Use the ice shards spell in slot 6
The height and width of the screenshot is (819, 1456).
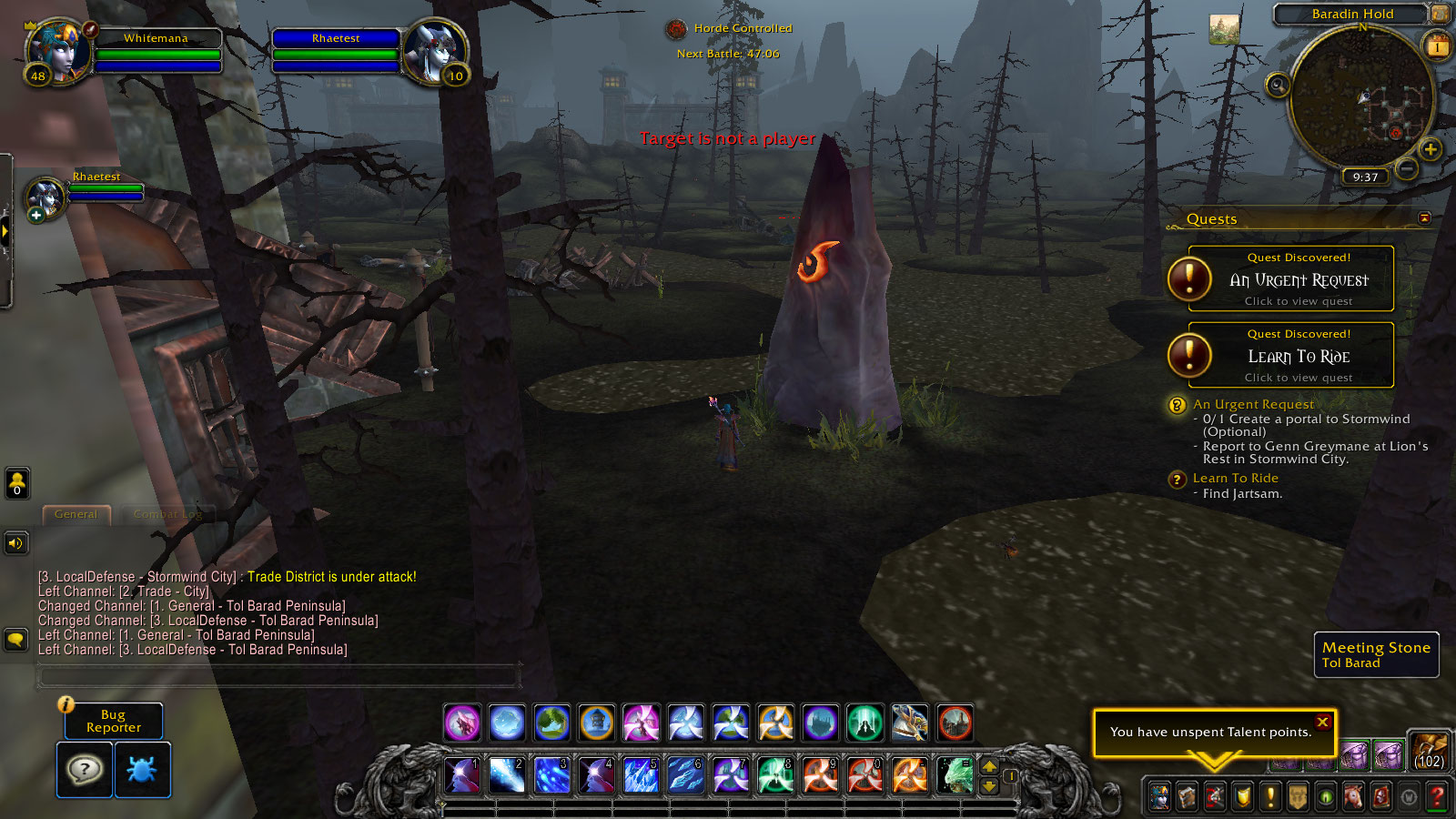click(x=686, y=775)
